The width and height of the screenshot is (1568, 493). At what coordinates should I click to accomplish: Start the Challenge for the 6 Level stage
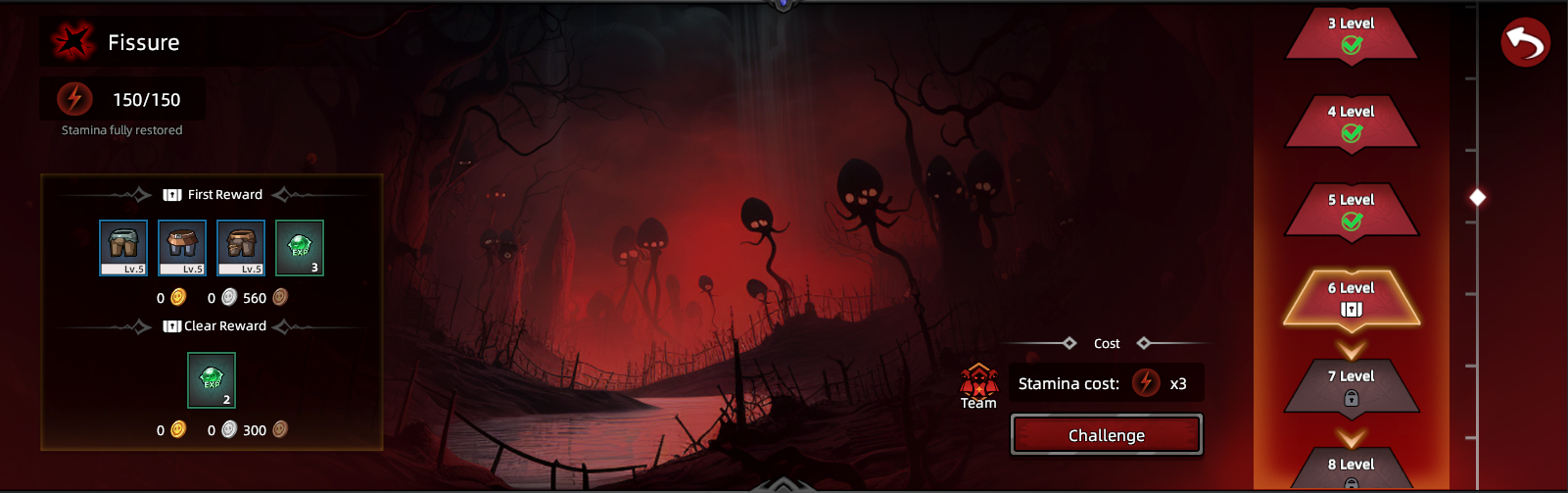(x=1107, y=435)
